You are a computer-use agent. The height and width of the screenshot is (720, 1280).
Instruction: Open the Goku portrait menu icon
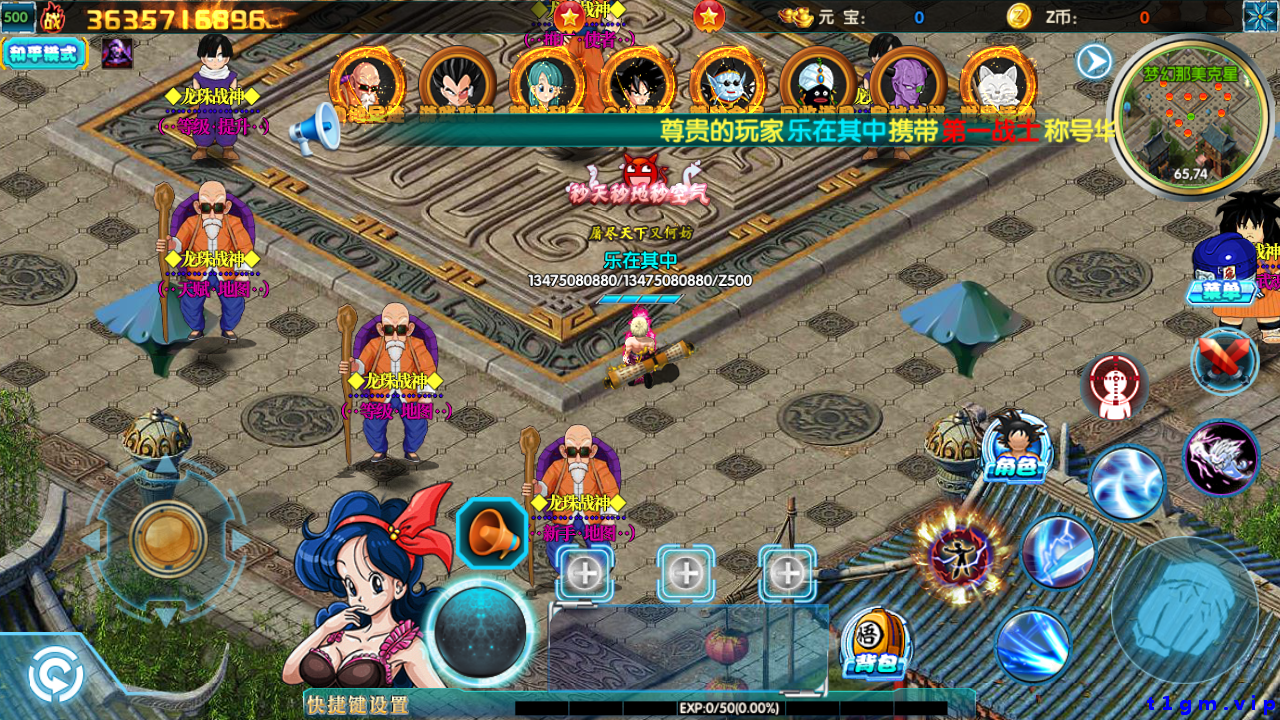coord(638,86)
